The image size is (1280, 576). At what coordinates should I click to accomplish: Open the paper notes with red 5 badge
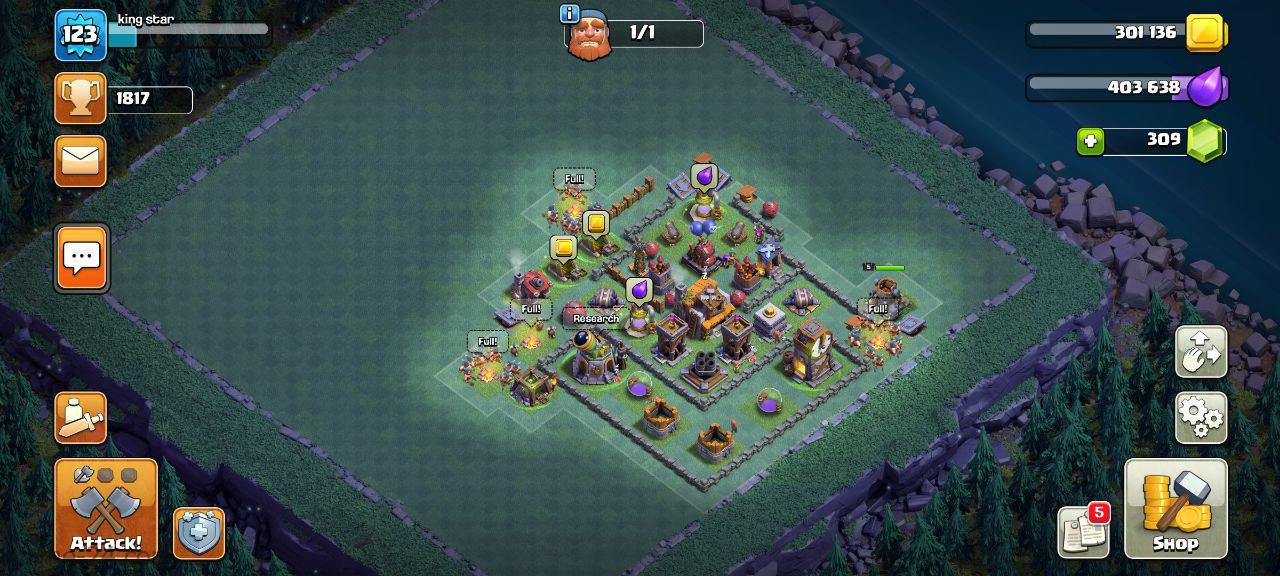1084,532
